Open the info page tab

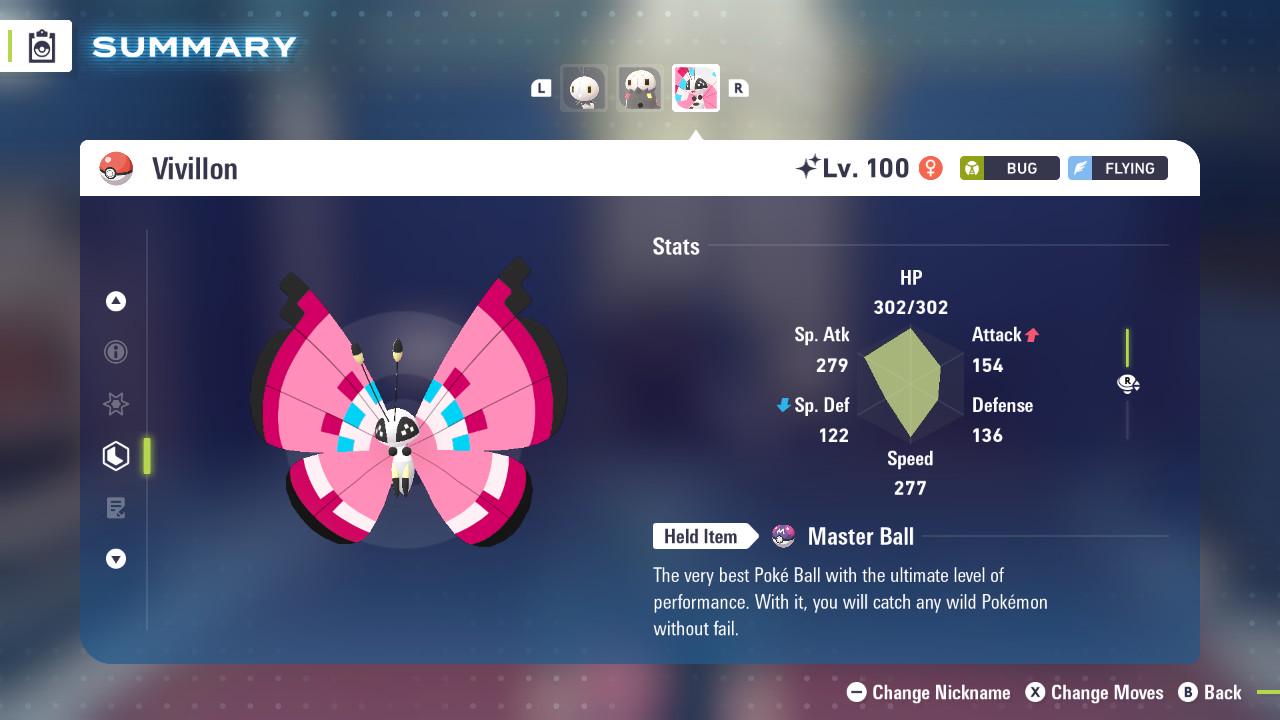116,352
